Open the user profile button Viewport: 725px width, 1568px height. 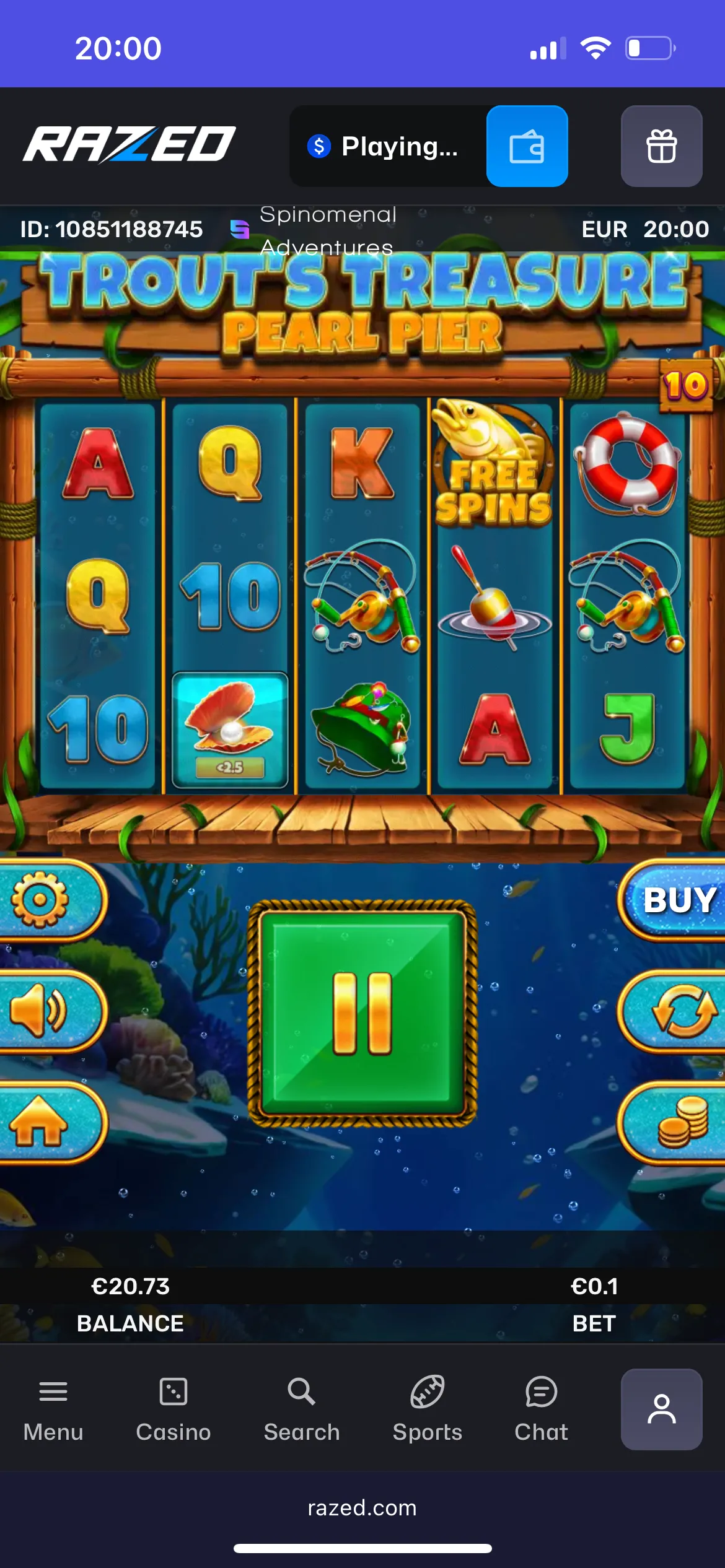click(661, 1409)
